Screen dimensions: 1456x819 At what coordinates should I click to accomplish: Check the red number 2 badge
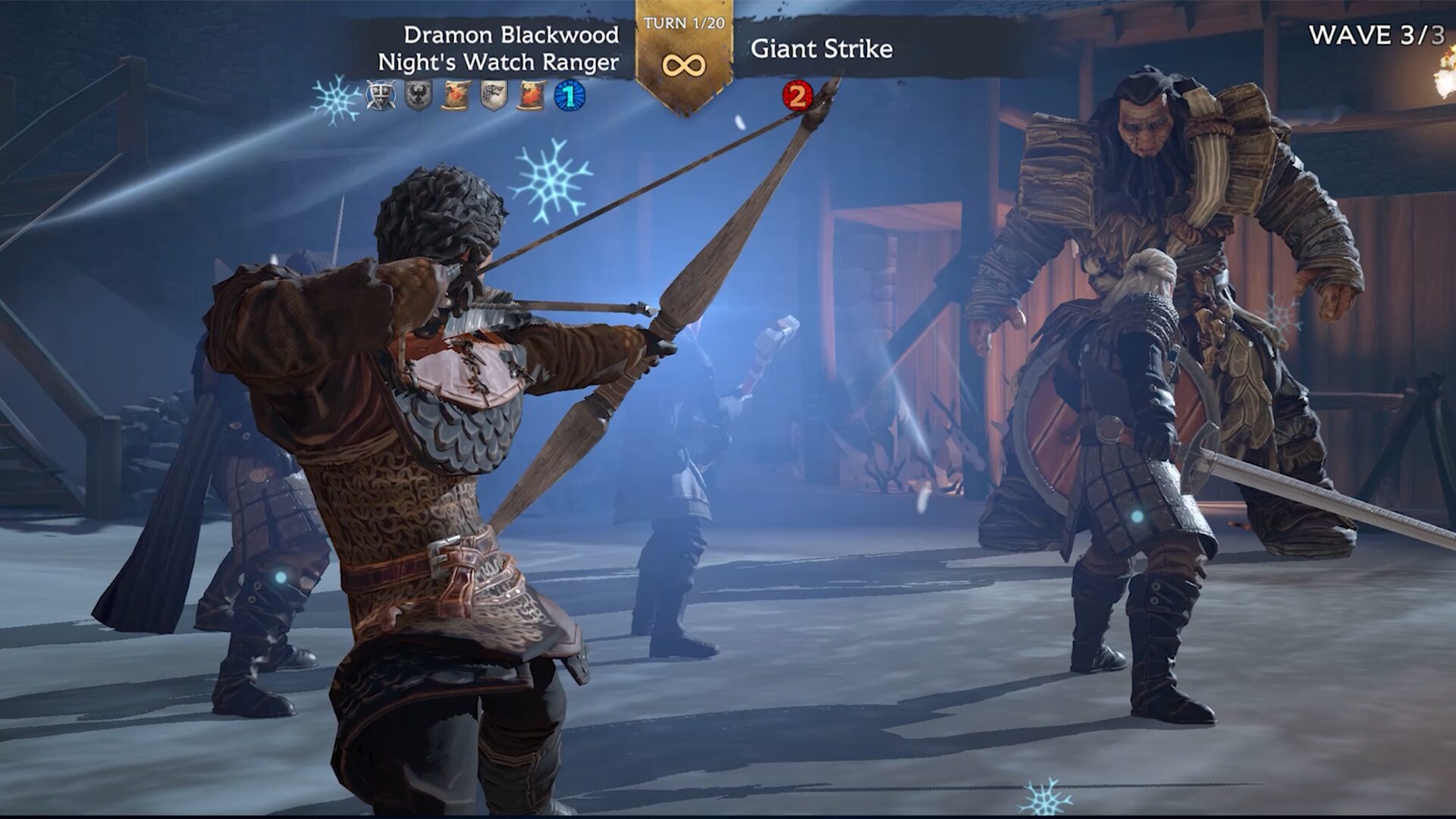tap(797, 96)
